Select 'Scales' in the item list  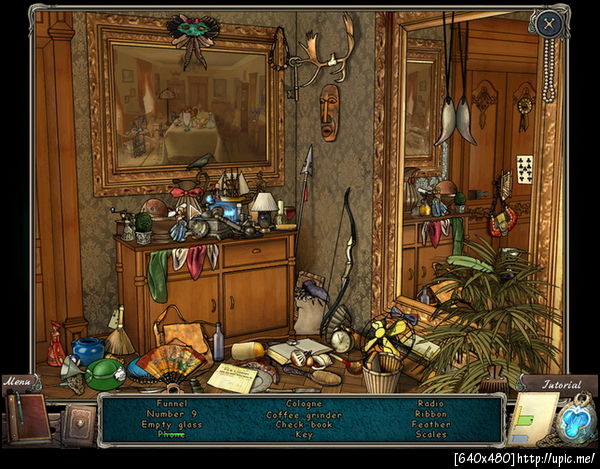tap(431, 435)
